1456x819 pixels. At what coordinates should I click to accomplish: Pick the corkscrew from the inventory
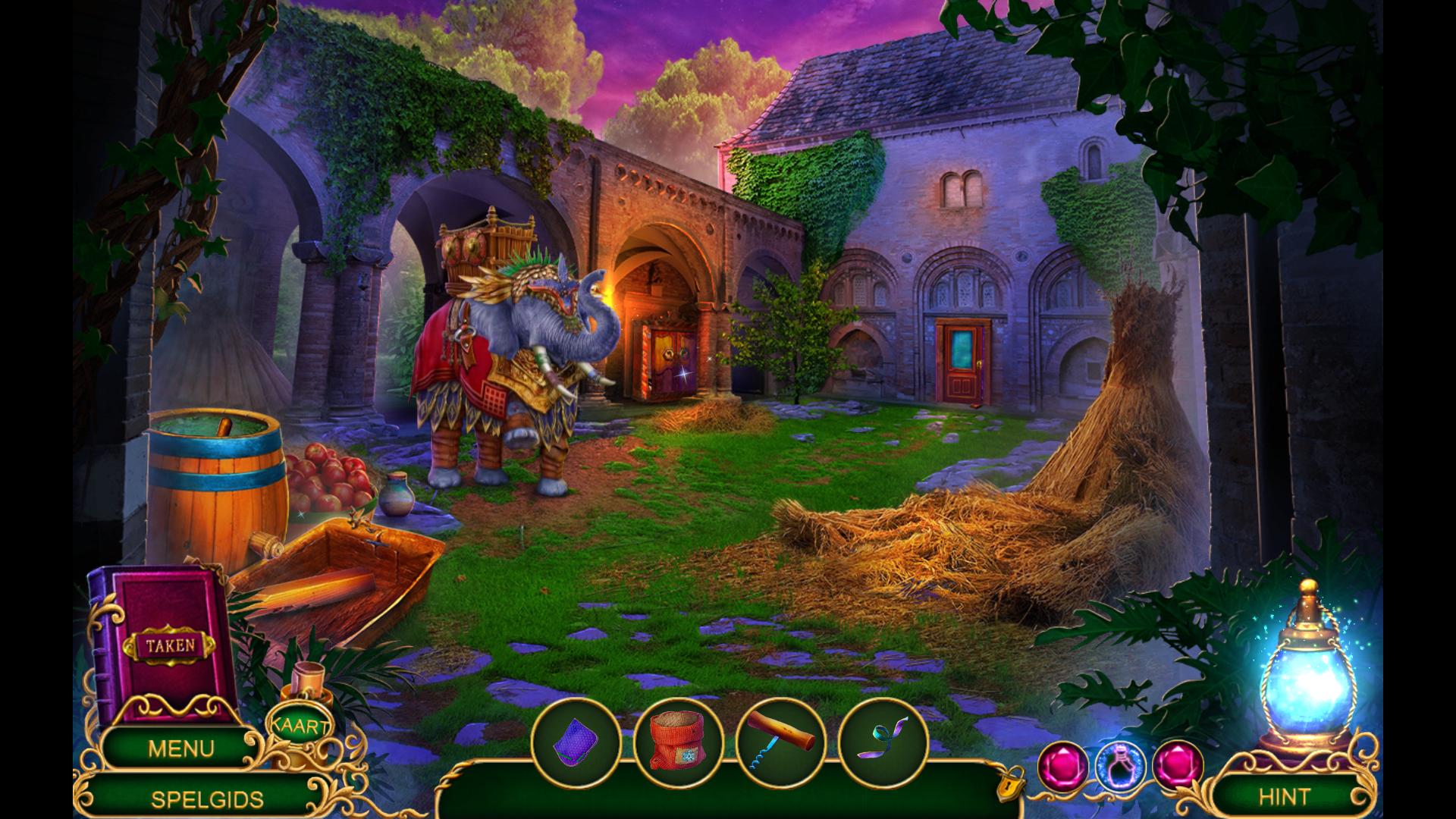point(780,743)
